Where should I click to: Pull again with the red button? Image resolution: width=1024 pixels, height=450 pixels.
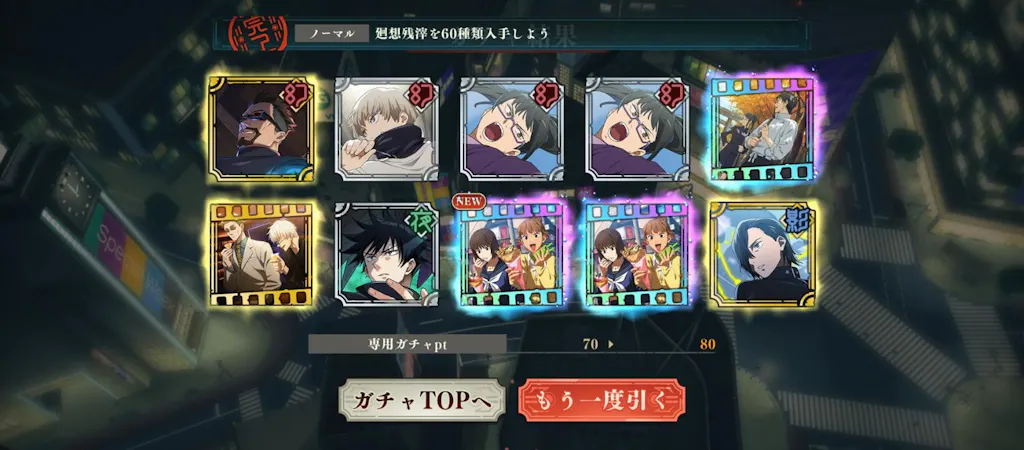pyautogui.click(x=602, y=400)
